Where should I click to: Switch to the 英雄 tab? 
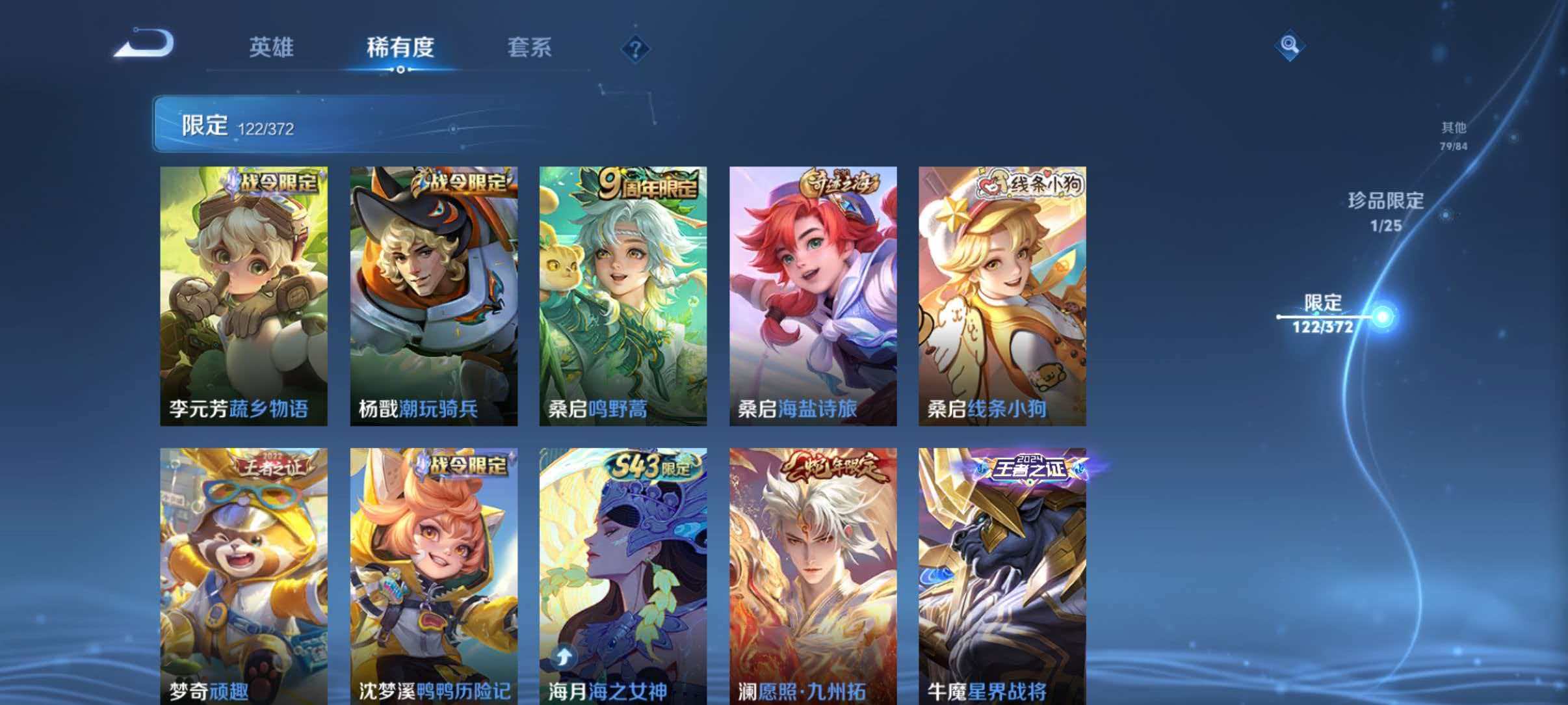pos(272,47)
